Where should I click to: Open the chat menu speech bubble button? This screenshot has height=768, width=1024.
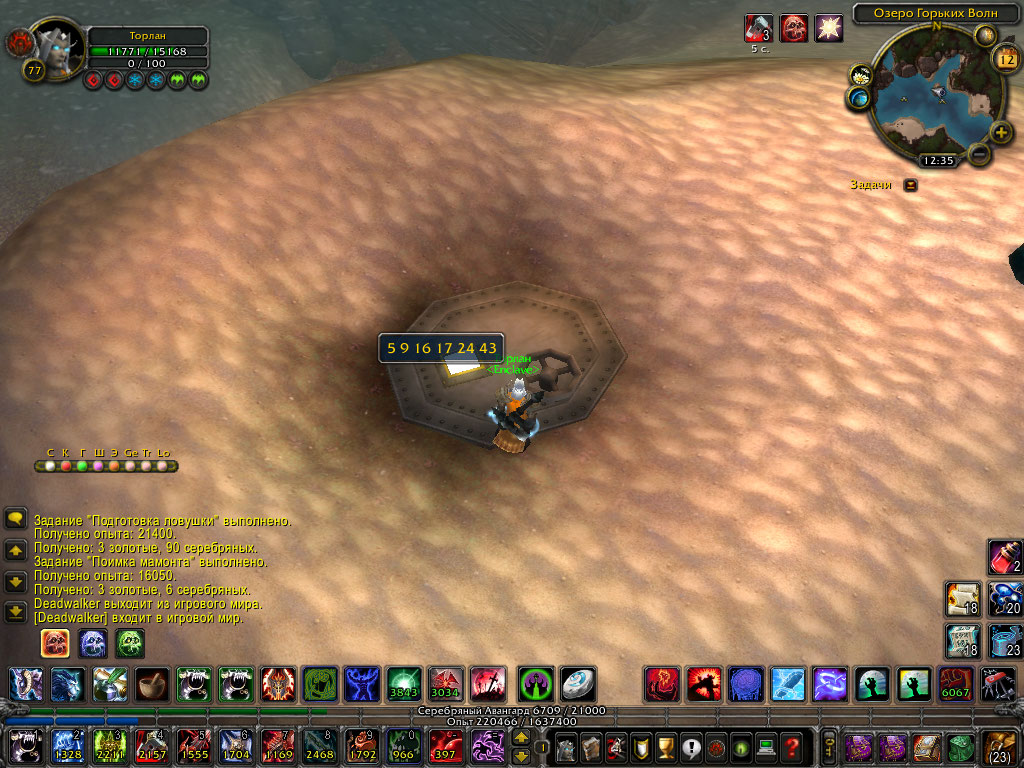pyautogui.click(x=16, y=518)
